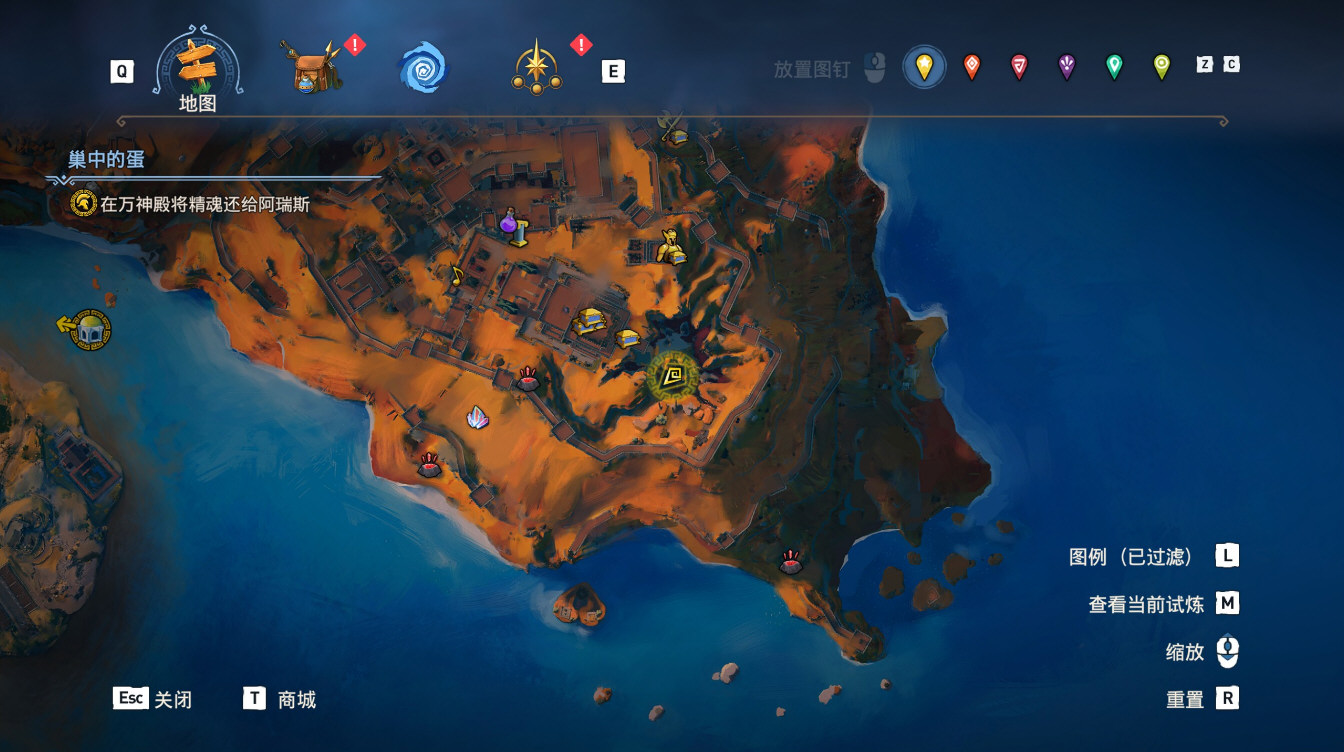Pick the purple map pin
The height and width of the screenshot is (752, 1344).
tap(1066, 67)
